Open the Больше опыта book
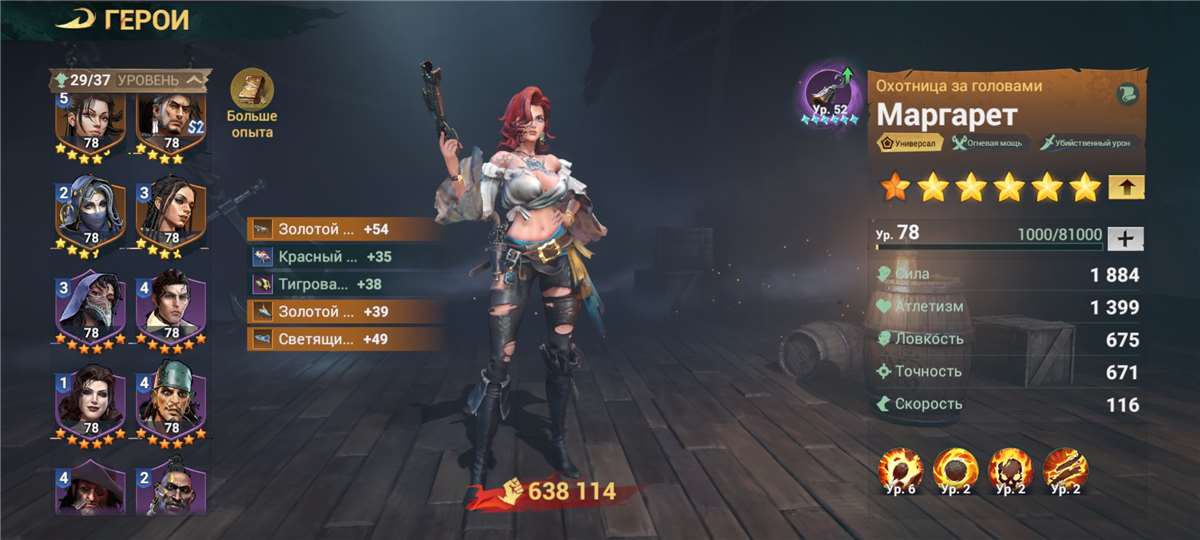 tap(250, 90)
